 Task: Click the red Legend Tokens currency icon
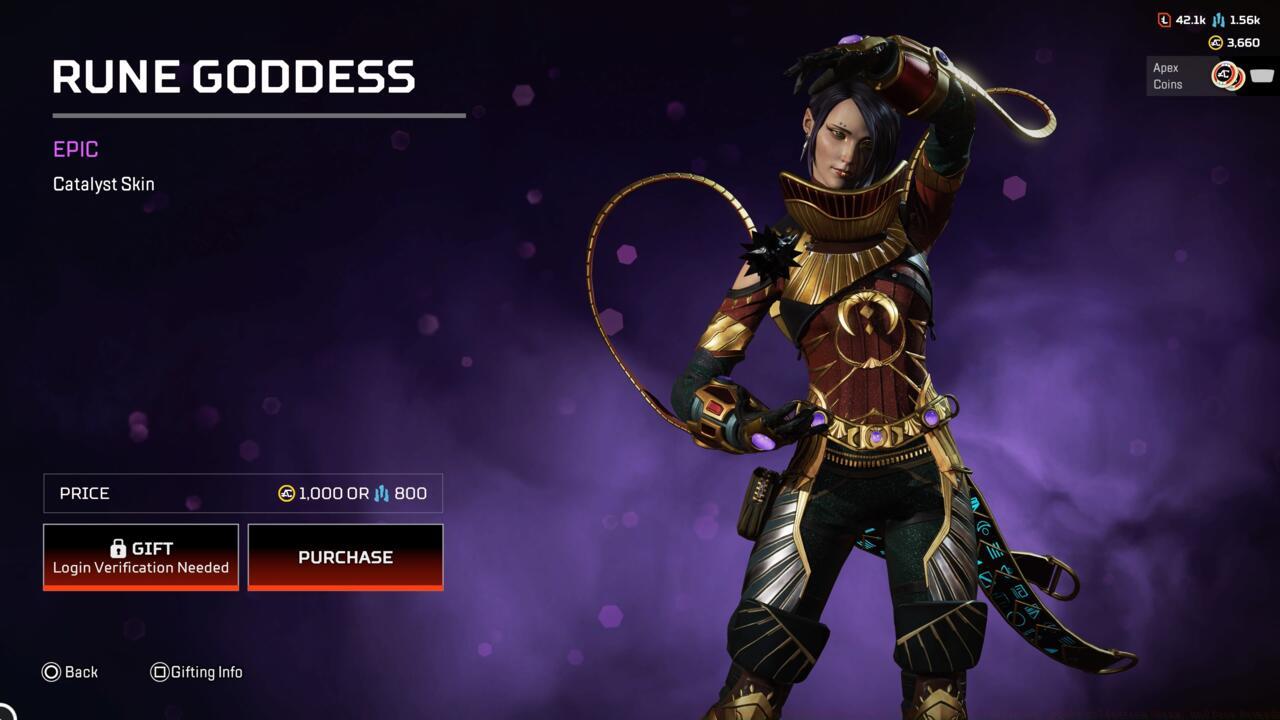click(x=1164, y=19)
